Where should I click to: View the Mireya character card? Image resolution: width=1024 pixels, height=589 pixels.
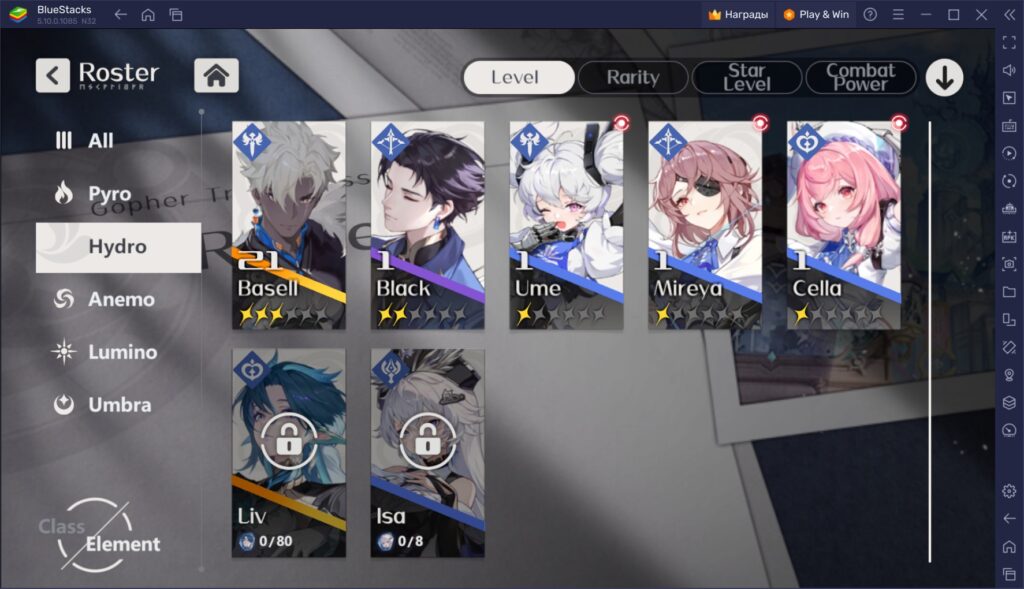pyautogui.click(x=705, y=225)
